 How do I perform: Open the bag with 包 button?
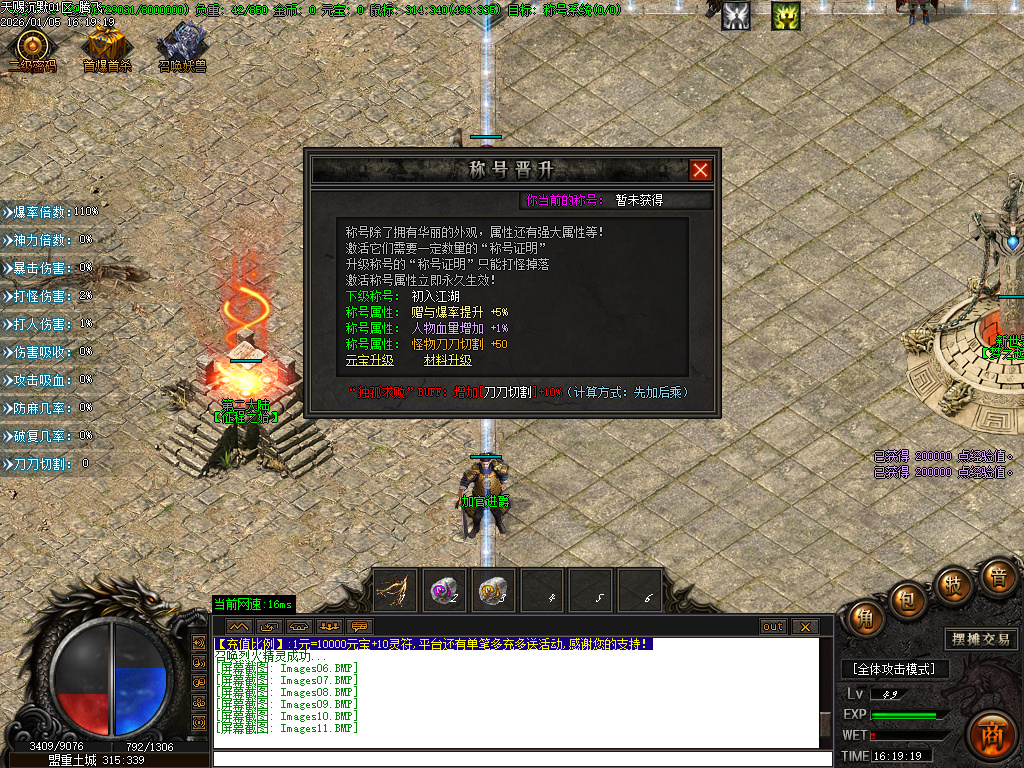tap(906, 599)
